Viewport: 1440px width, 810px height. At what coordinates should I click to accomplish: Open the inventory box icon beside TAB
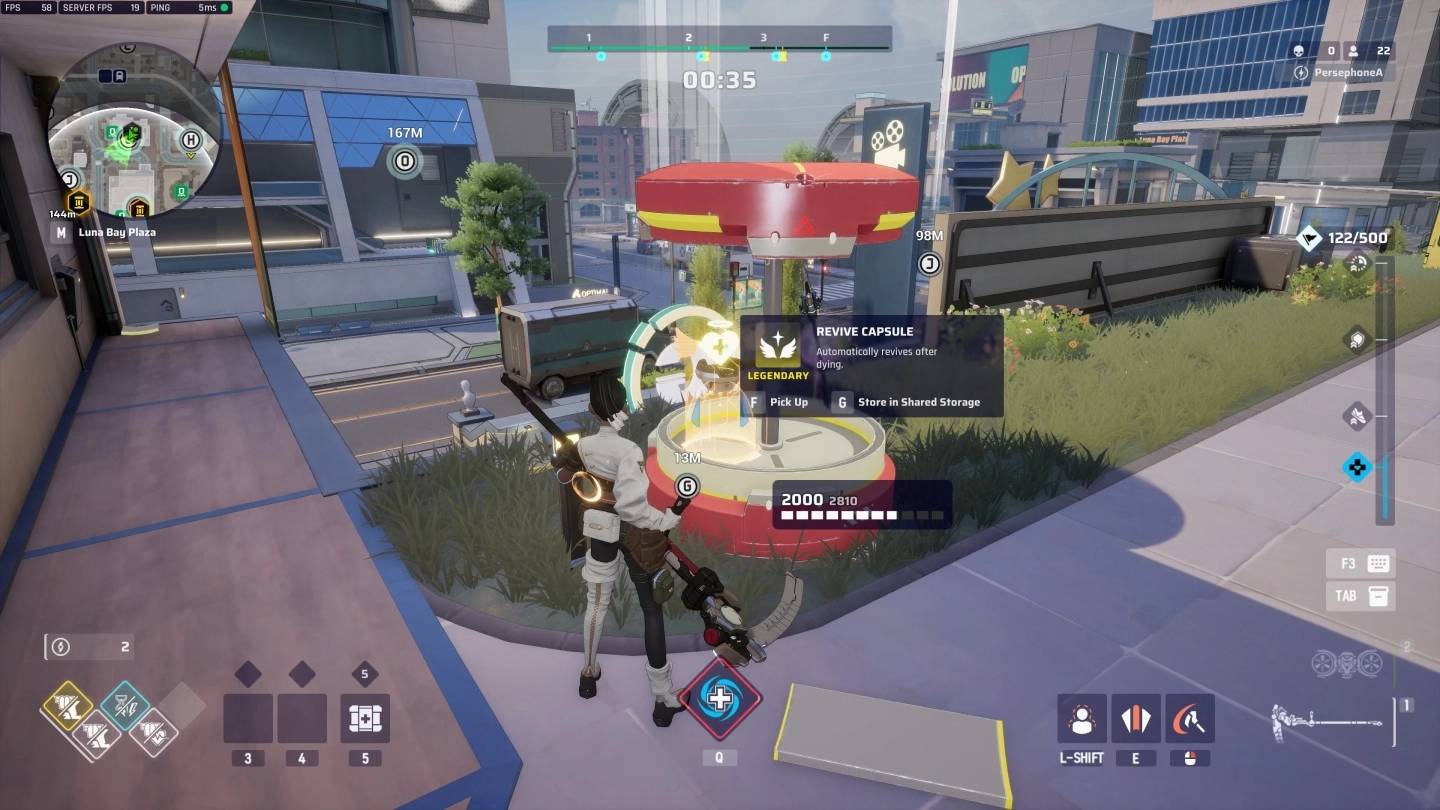point(1379,596)
